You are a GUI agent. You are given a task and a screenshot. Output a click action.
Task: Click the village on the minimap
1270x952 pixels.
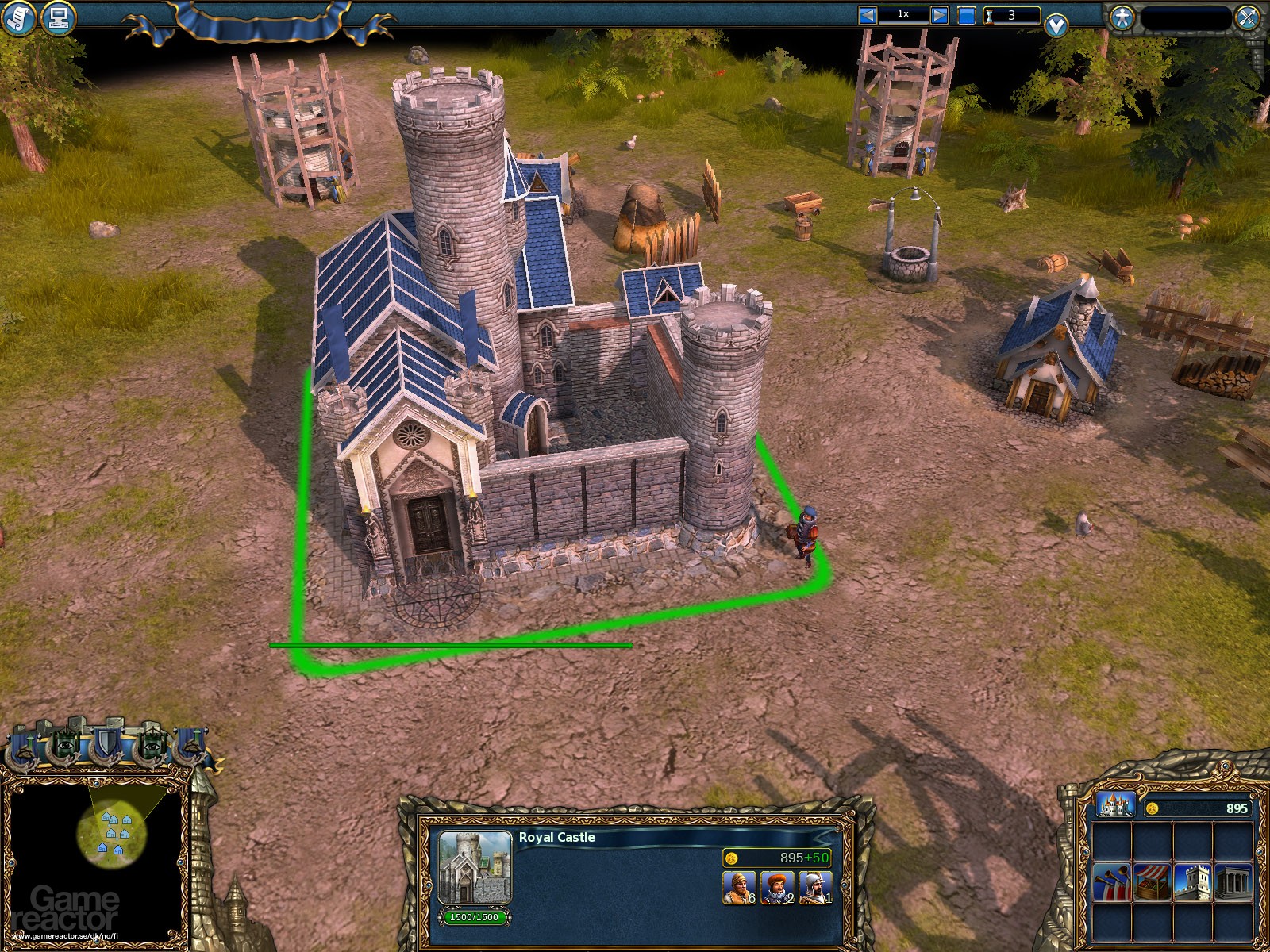[x=111, y=831]
